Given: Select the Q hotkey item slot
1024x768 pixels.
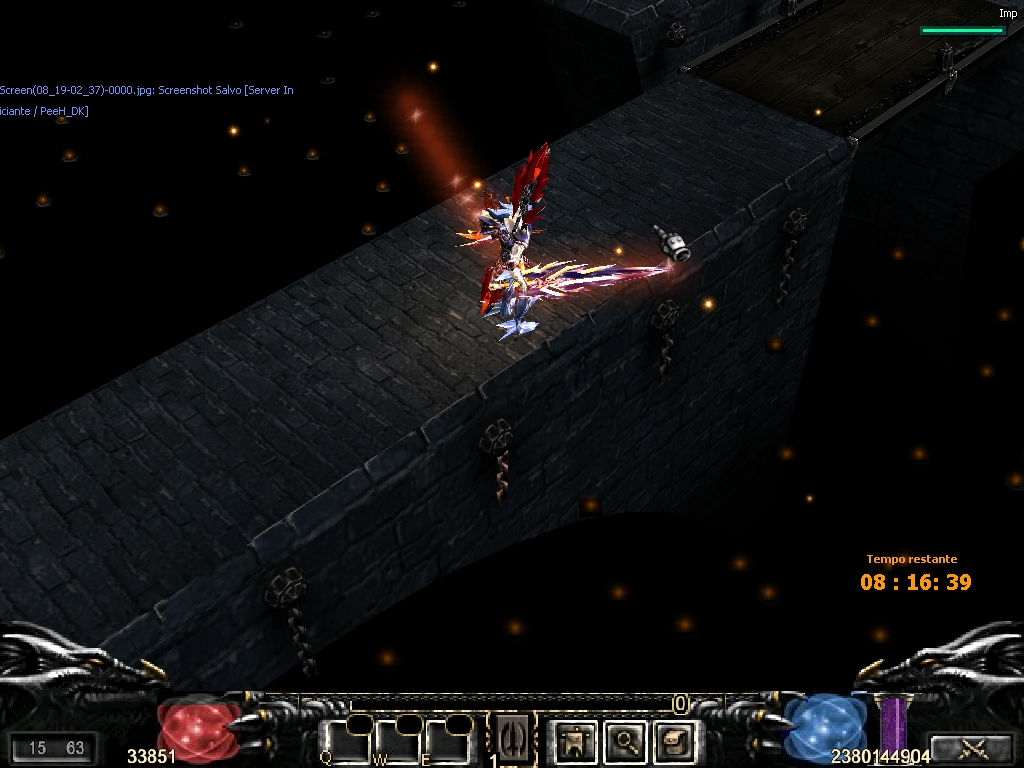Looking at the screenshot, I should click(x=348, y=742).
